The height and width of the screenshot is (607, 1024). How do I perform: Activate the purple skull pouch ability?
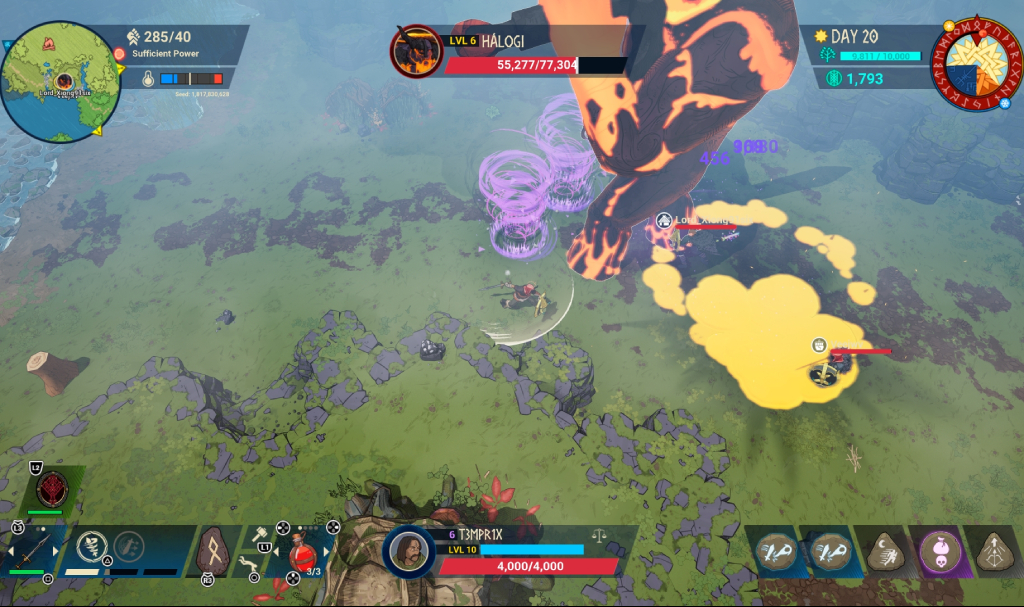939,551
